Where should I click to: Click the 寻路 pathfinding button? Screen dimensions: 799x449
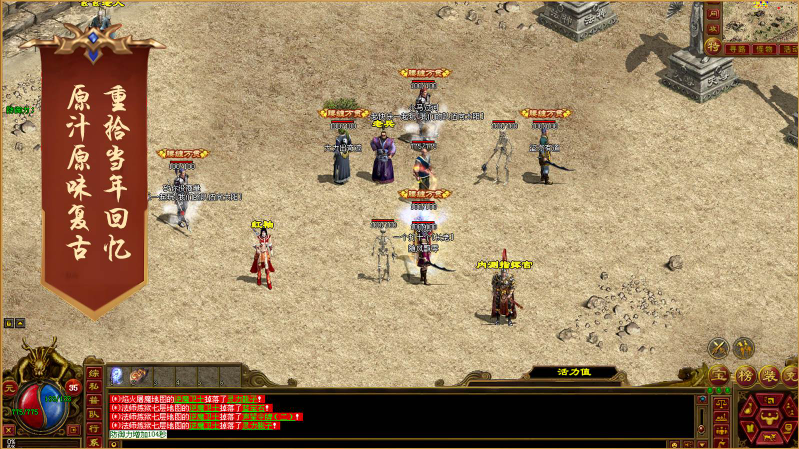737,48
